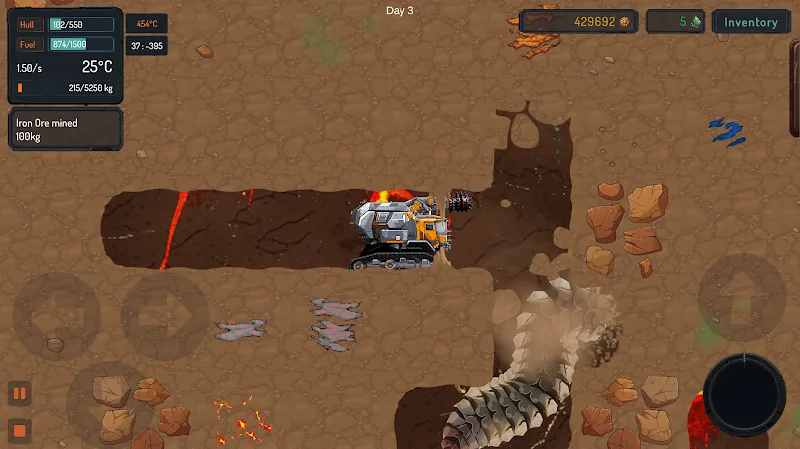Open the Inventory panel
This screenshot has height=449, width=800.
click(x=751, y=22)
